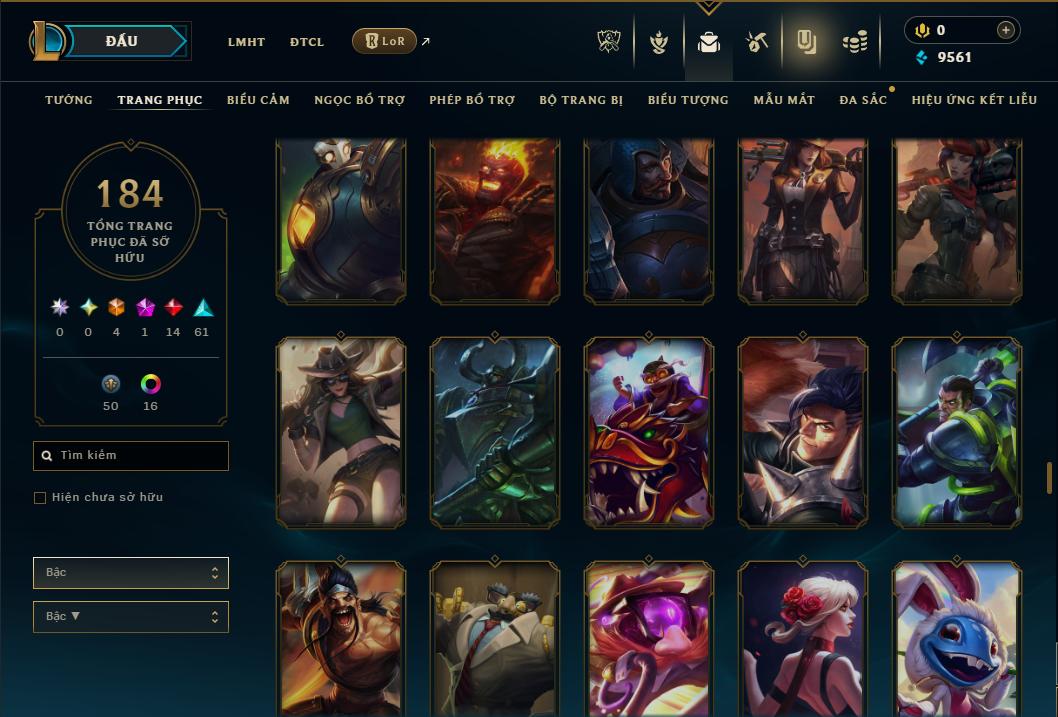Select the PHÉP BỔ TRỢ tab
This screenshot has width=1058, height=717.
[472, 100]
